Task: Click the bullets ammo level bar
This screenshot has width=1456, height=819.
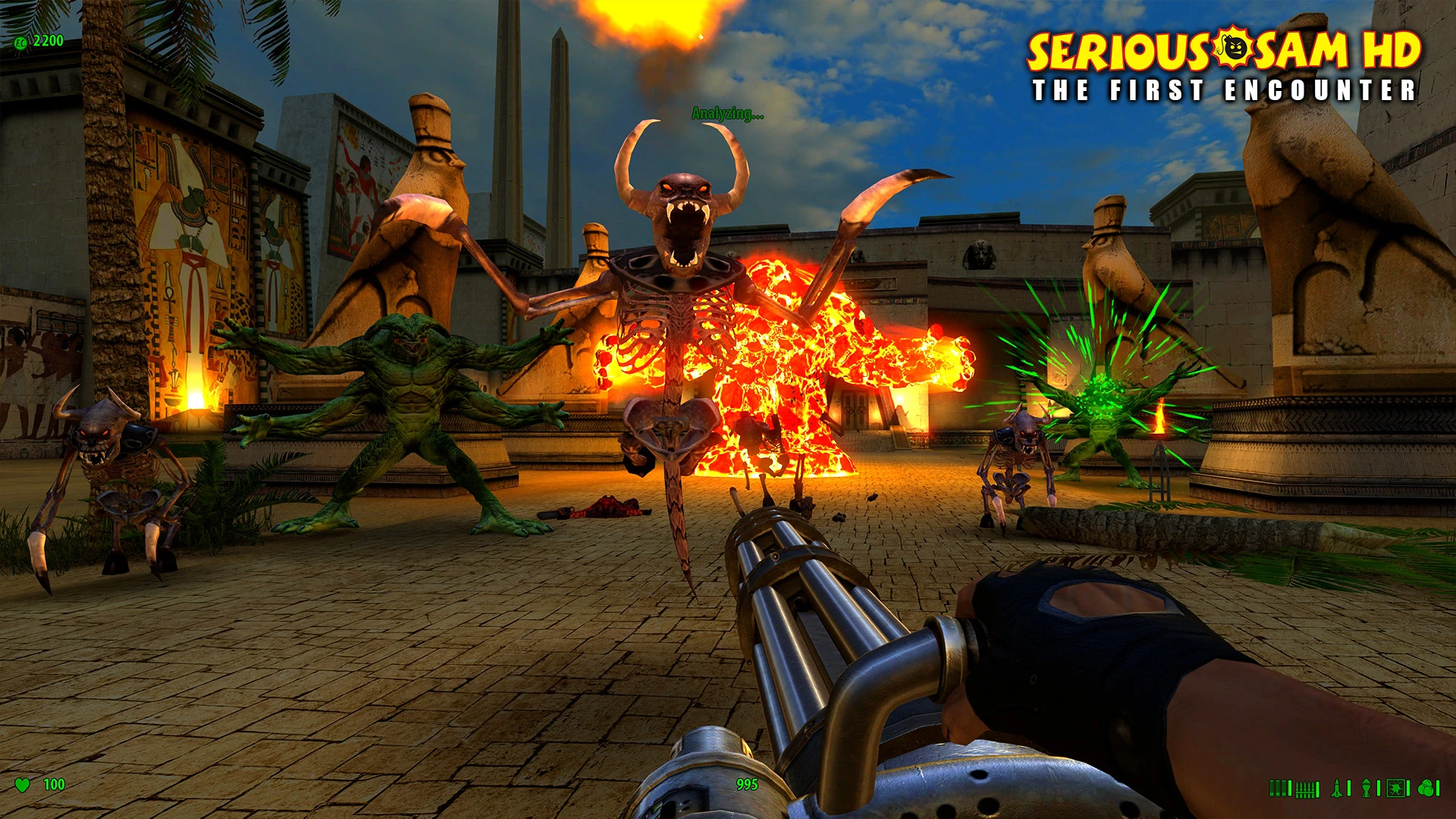Action: click(x=1317, y=789)
